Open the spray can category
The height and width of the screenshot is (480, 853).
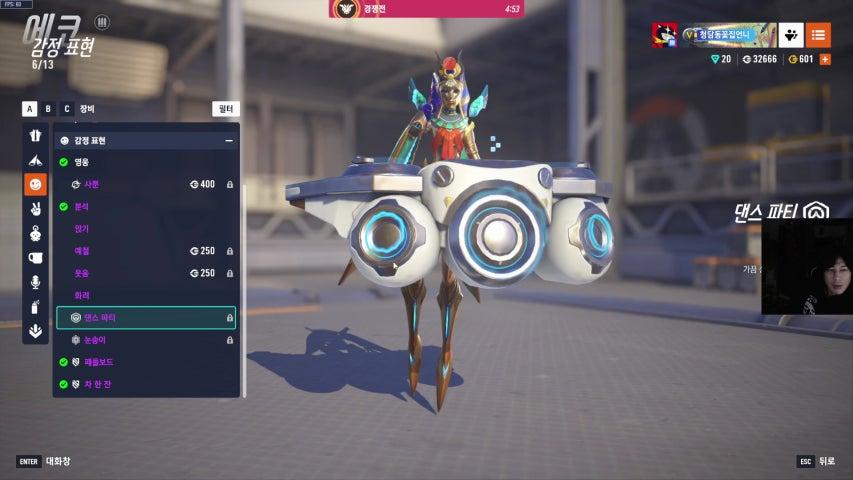(36, 307)
